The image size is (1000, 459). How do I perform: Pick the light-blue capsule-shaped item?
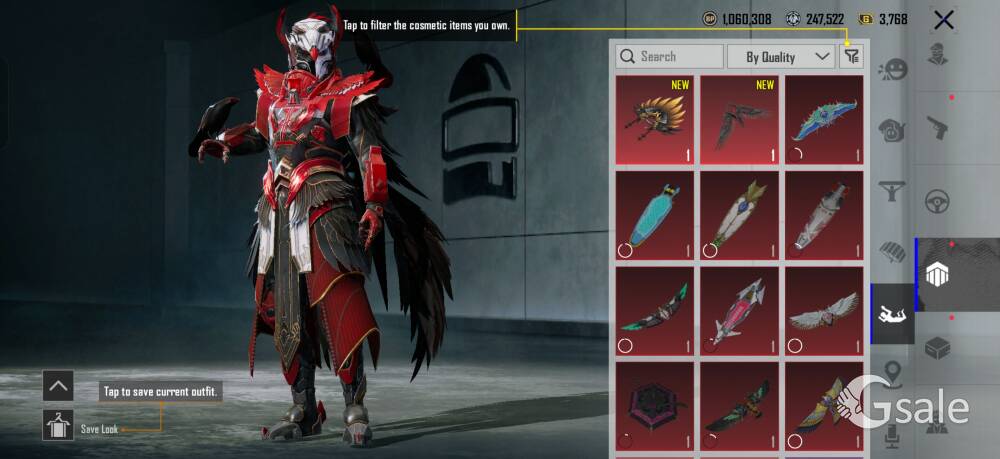click(655, 215)
